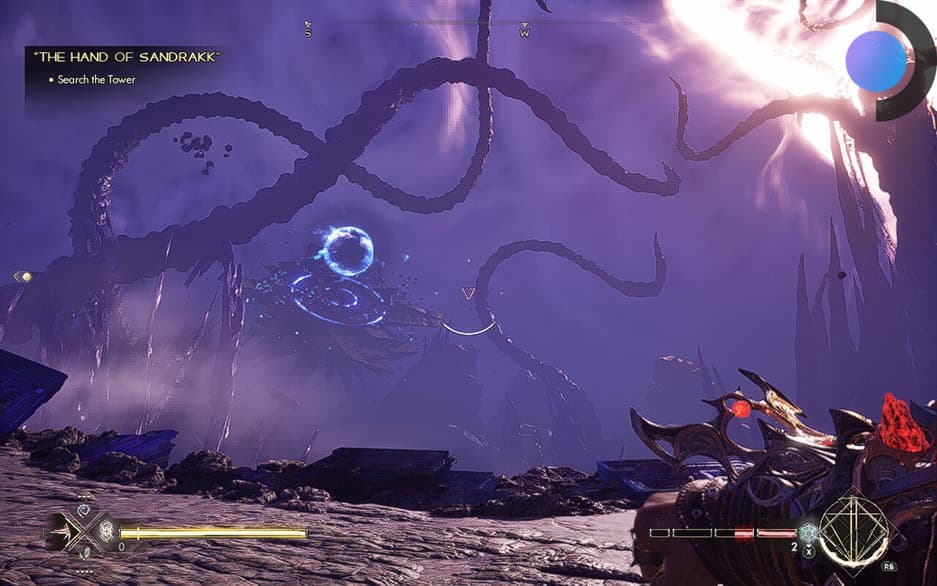Select the leaf item in the cross selector
Viewport: 937px width, 586px height.
coord(84,551)
